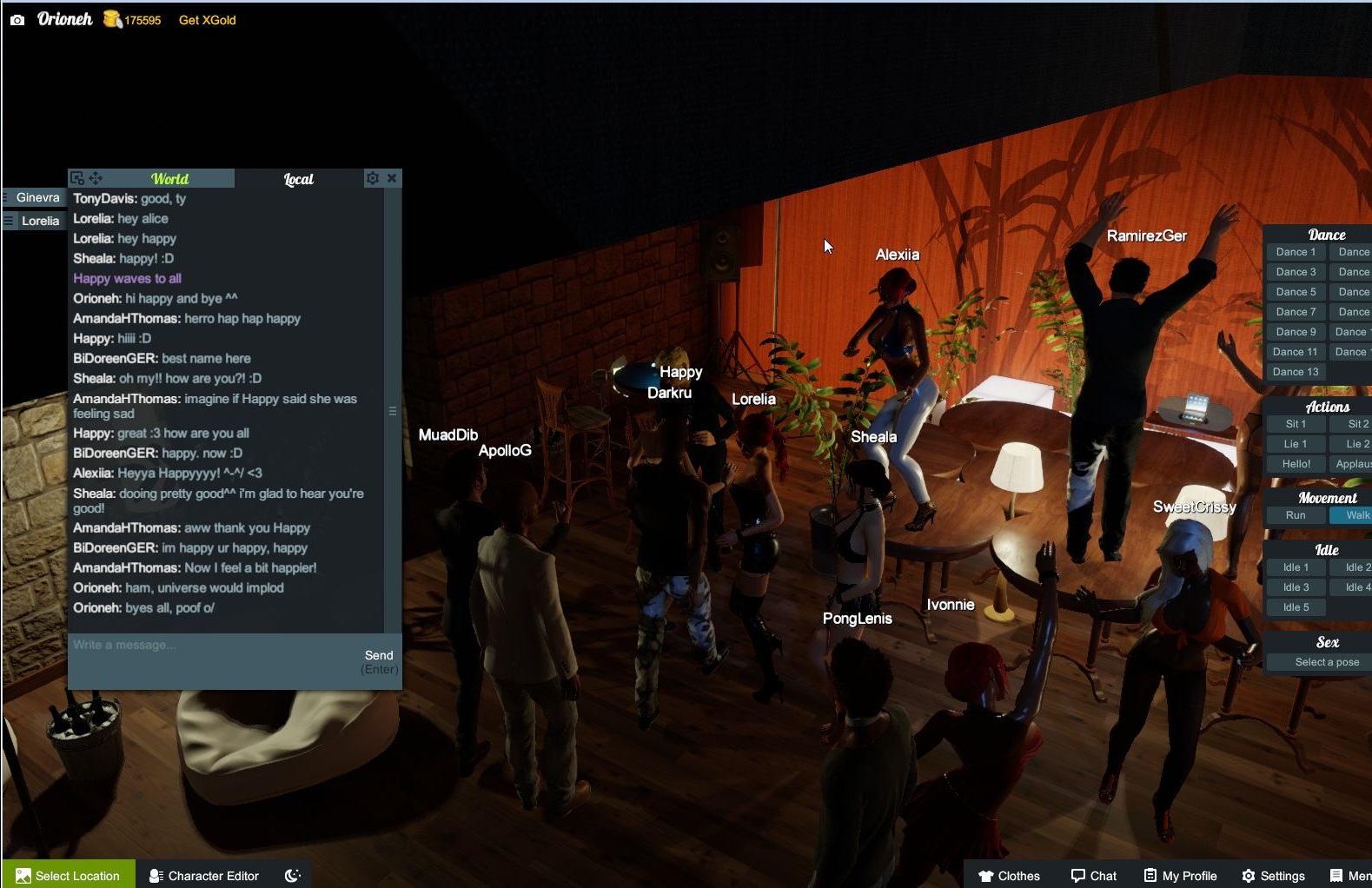
Task: Click the Chat speech bubble icon
Action: (x=1077, y=875)
